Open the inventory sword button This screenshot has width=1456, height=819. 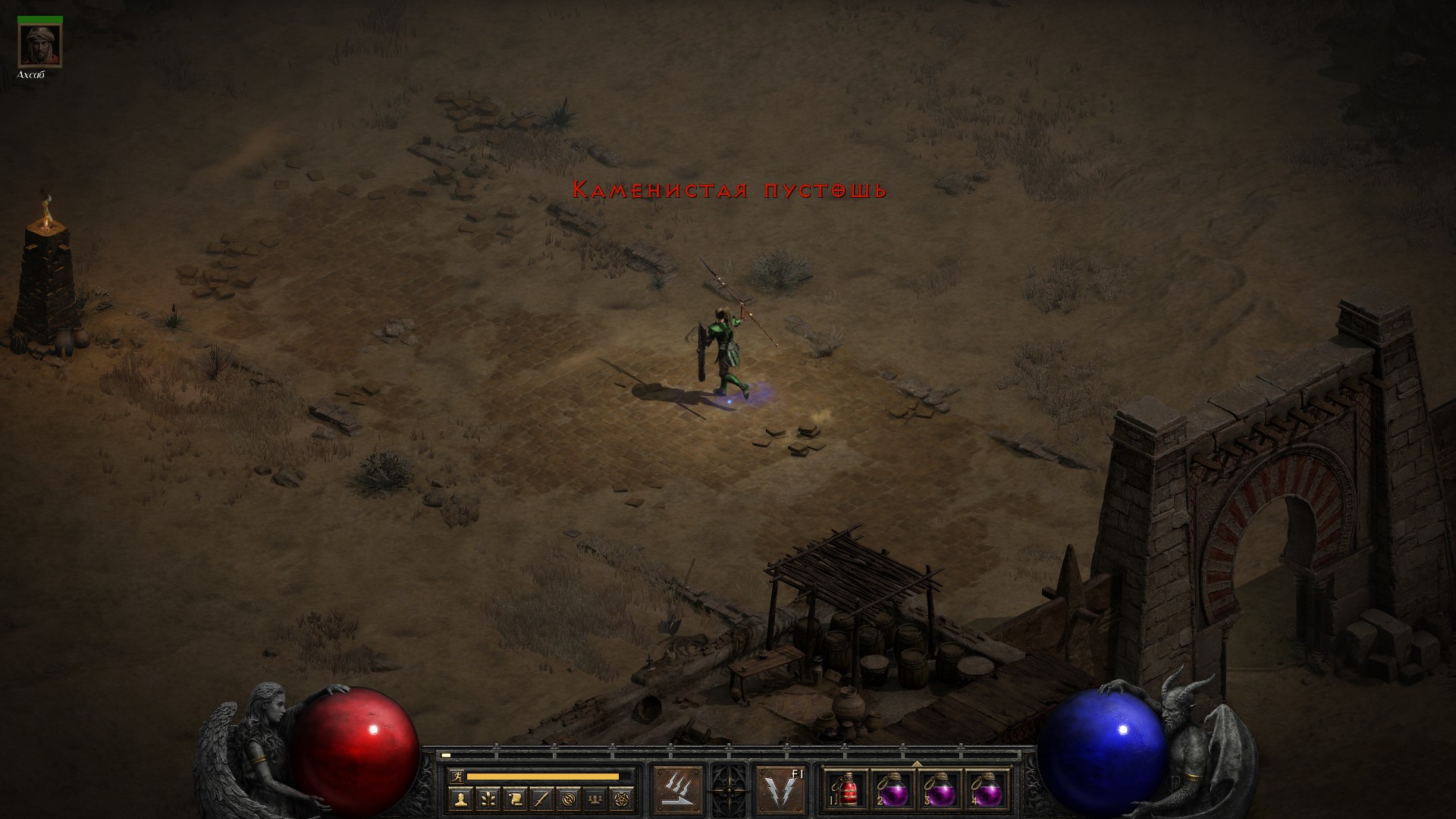pos(542,798)
